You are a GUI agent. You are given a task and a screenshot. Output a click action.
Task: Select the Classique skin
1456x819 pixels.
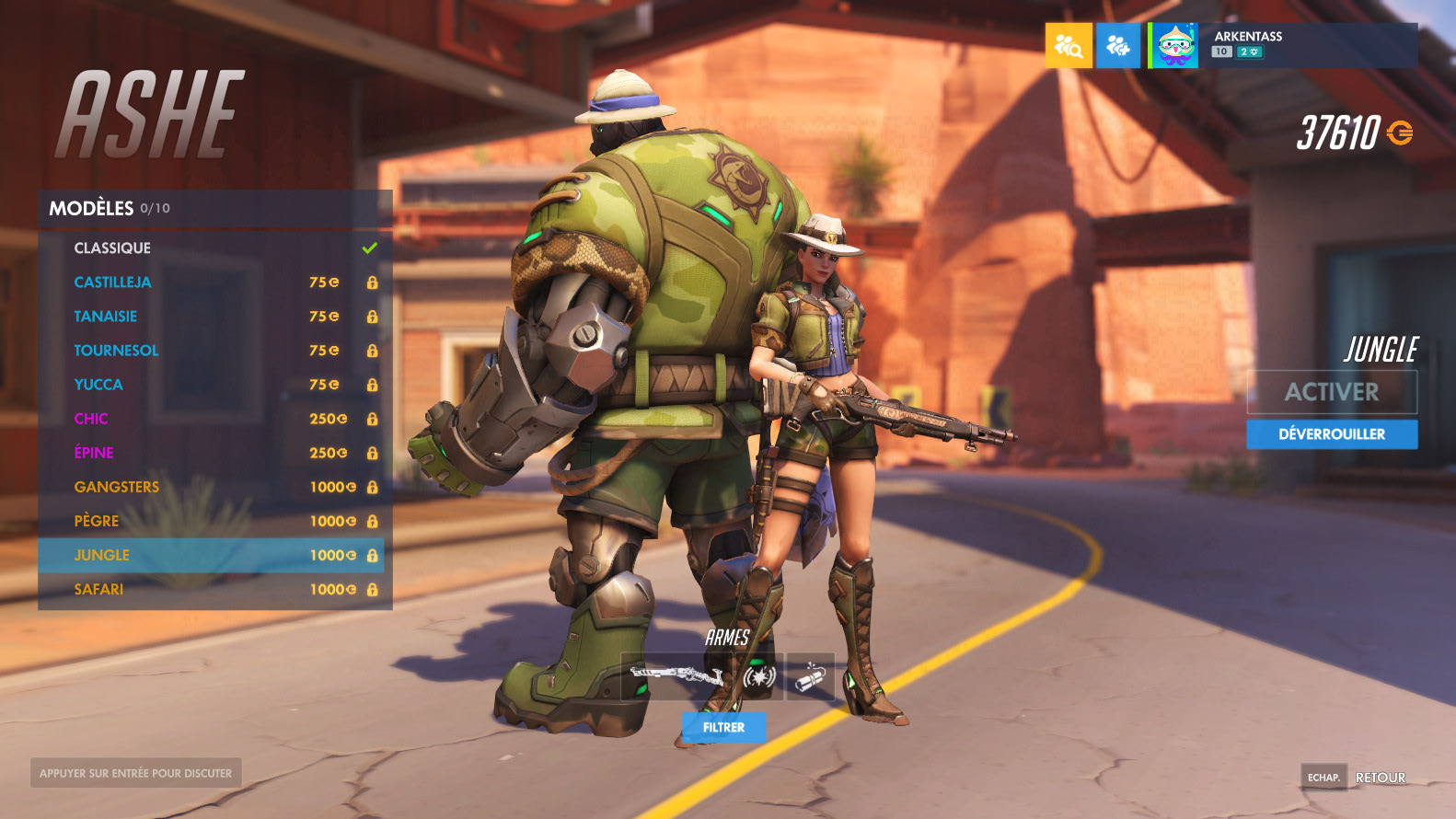click(211, 248)
